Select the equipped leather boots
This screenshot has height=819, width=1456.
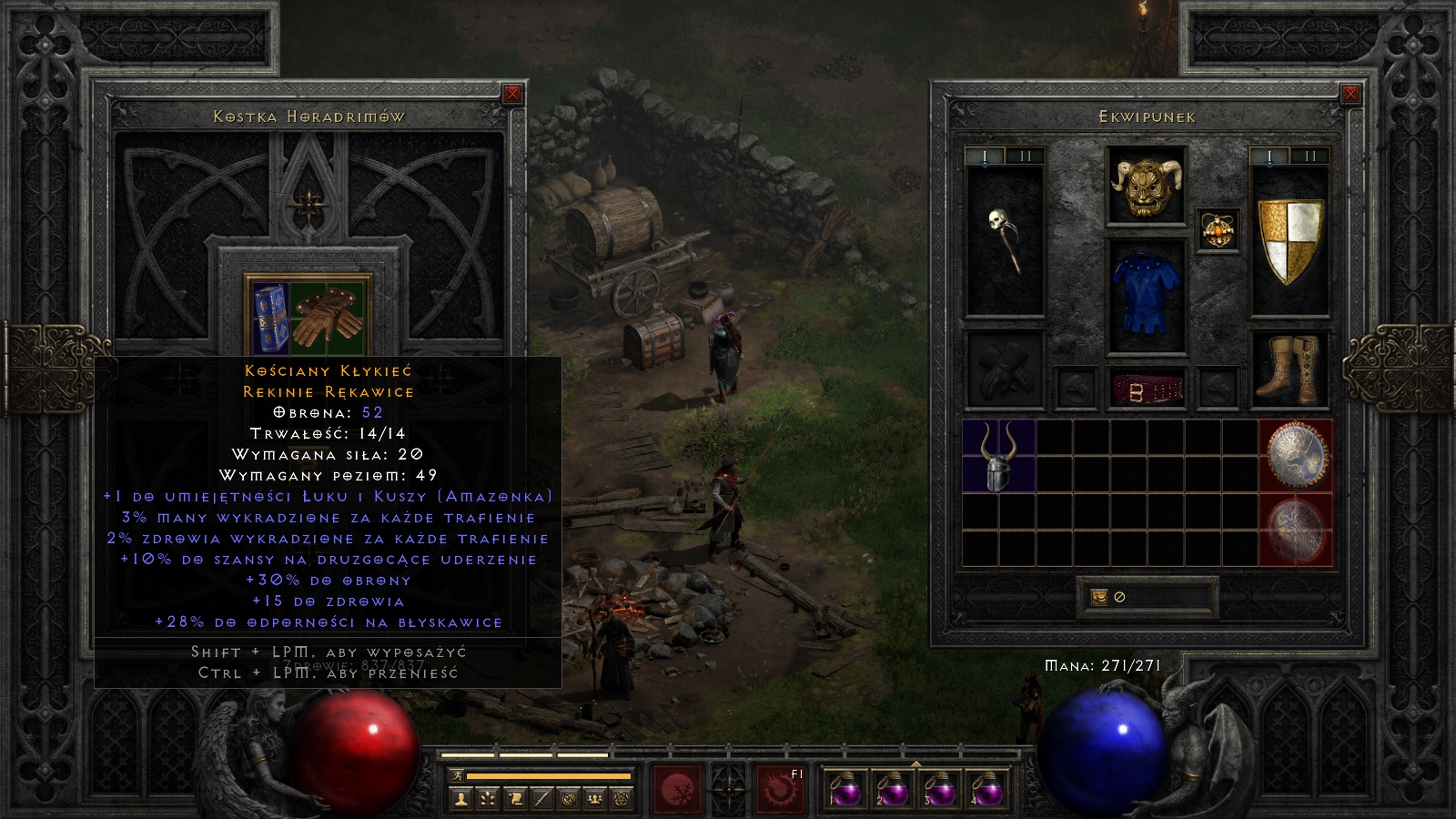(x=1289, y=369)
